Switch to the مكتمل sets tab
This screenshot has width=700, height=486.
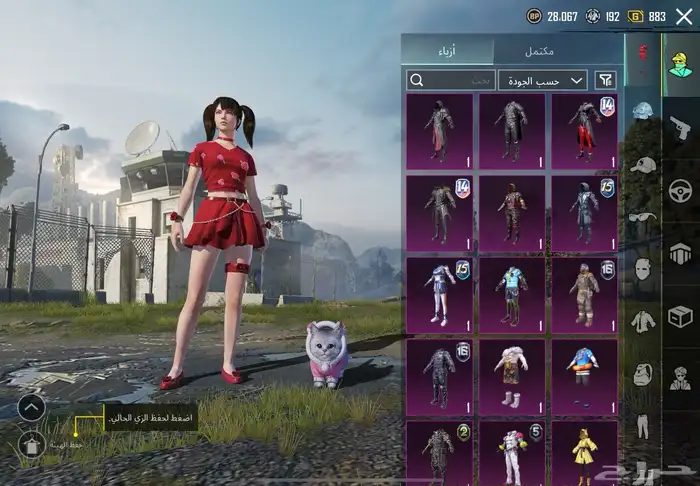pyautogui.click(x=542, y=51)
